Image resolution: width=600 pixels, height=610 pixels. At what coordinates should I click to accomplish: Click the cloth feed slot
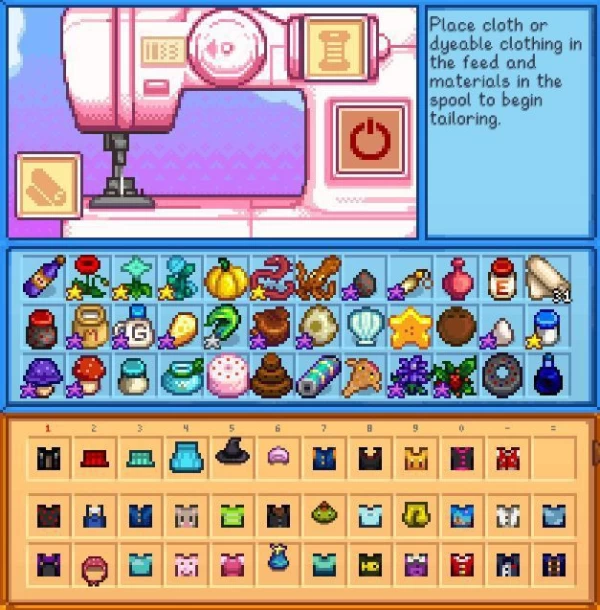(48, 186)
